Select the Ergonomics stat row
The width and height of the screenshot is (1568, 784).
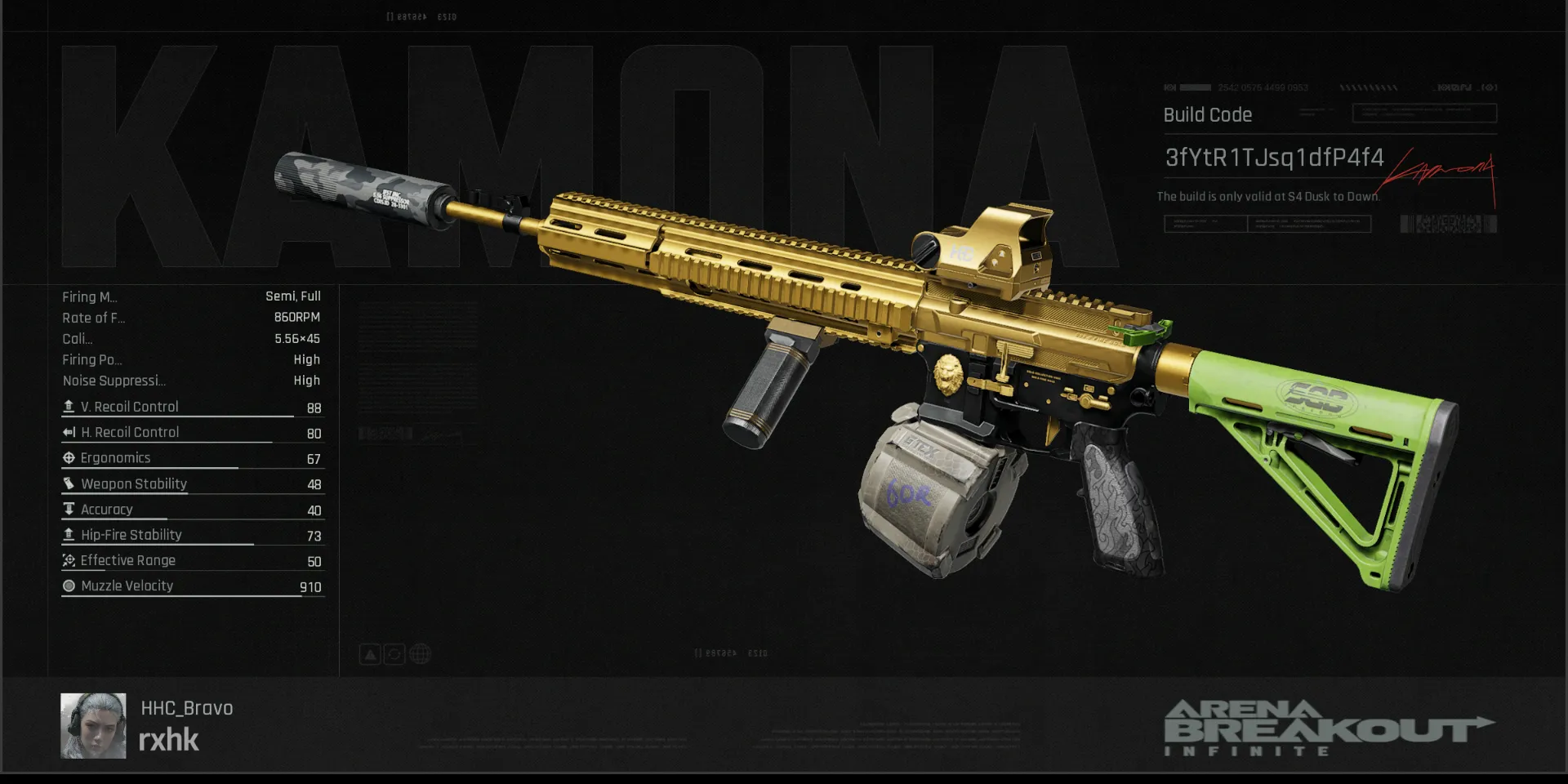point(193,458)
